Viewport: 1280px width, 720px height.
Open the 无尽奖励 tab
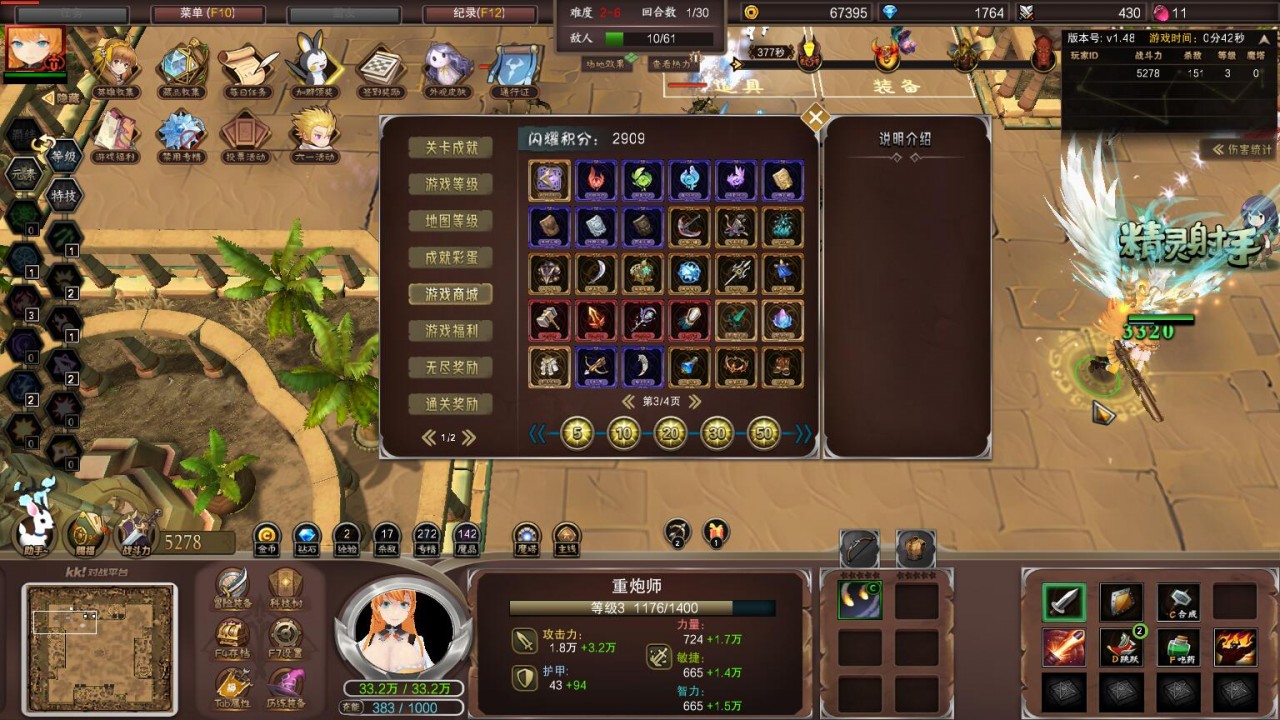tap(451, 368)
